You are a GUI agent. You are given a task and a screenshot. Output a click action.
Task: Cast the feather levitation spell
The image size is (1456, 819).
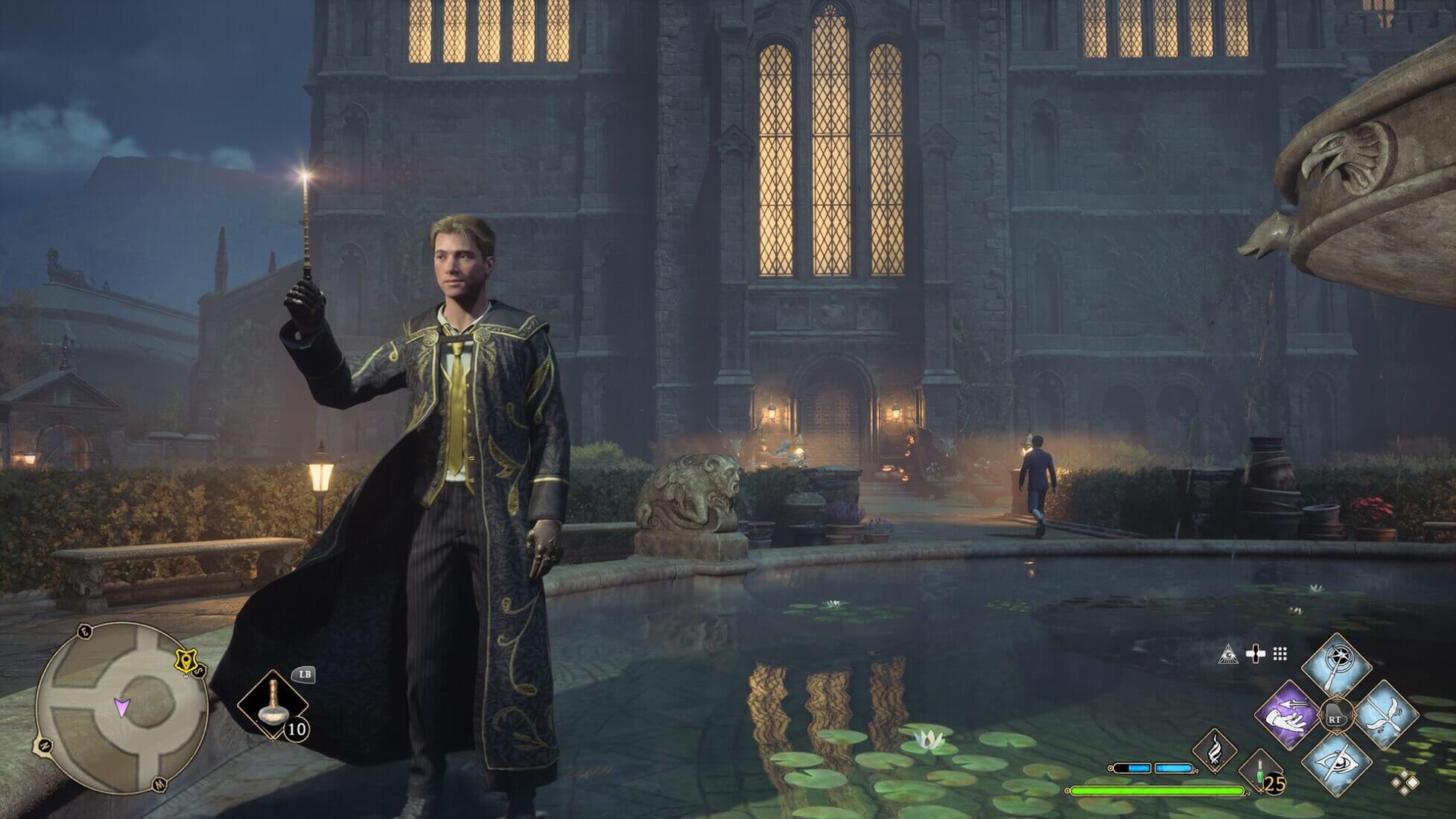[1386, 717]
